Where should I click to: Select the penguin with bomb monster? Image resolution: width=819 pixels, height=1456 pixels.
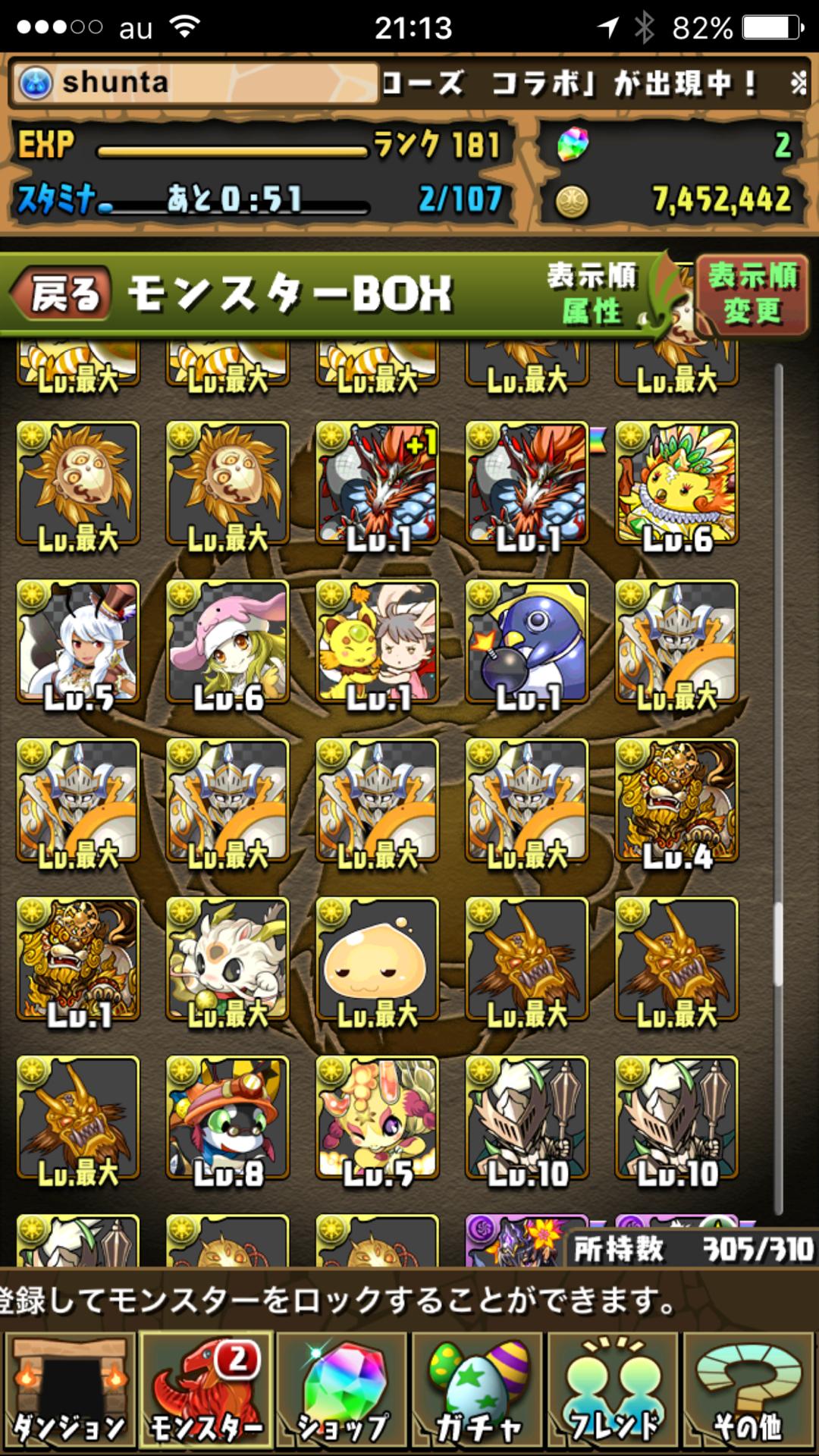tap(527, 642)
